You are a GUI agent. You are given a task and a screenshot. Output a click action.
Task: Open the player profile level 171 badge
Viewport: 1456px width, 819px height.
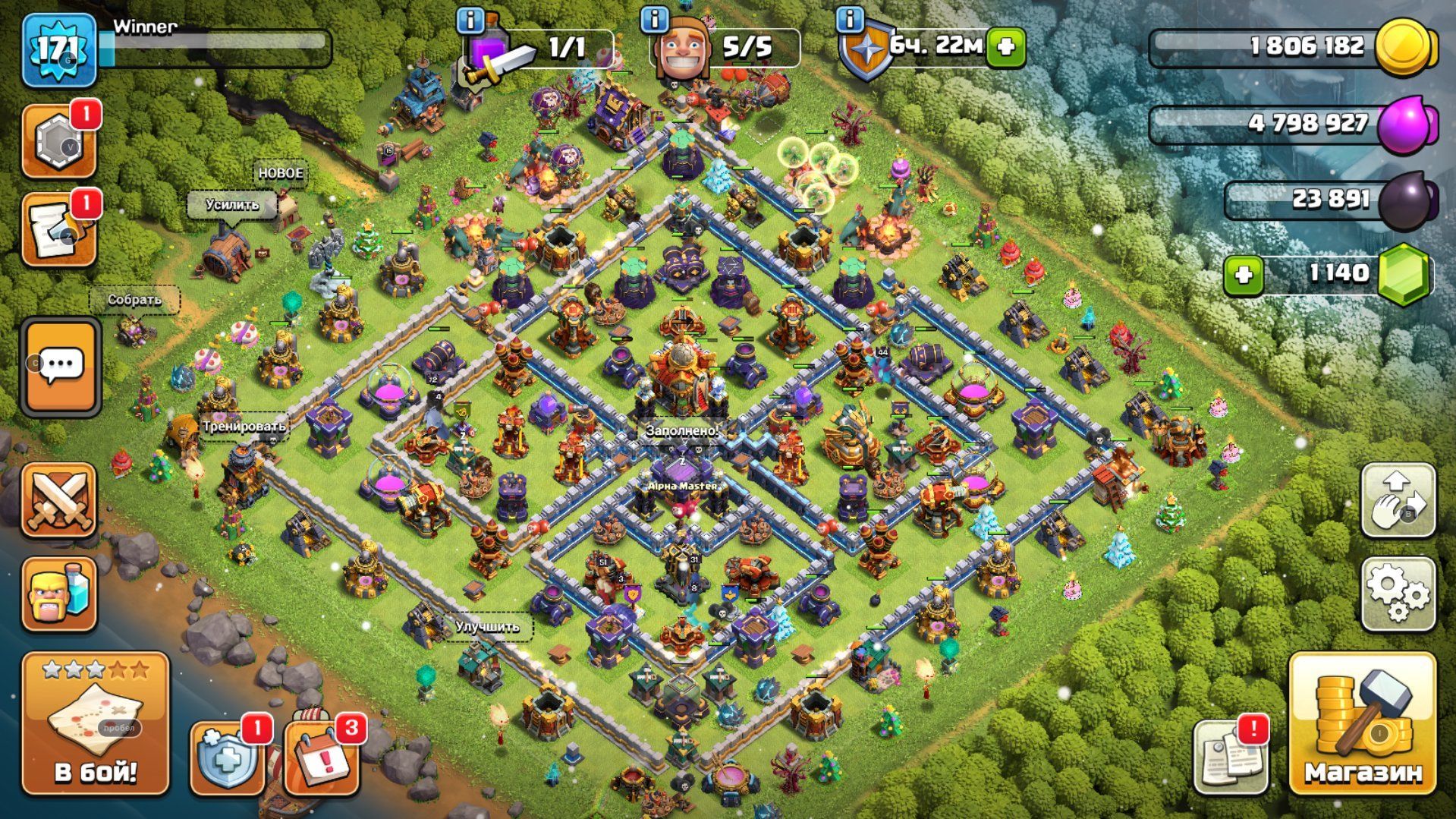pos(59,49)
